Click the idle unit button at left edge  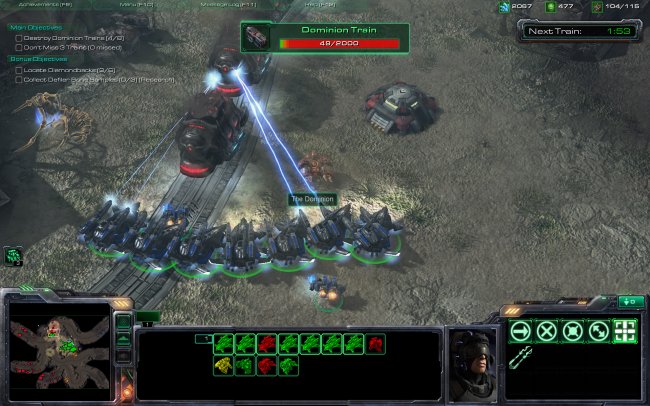14,256
